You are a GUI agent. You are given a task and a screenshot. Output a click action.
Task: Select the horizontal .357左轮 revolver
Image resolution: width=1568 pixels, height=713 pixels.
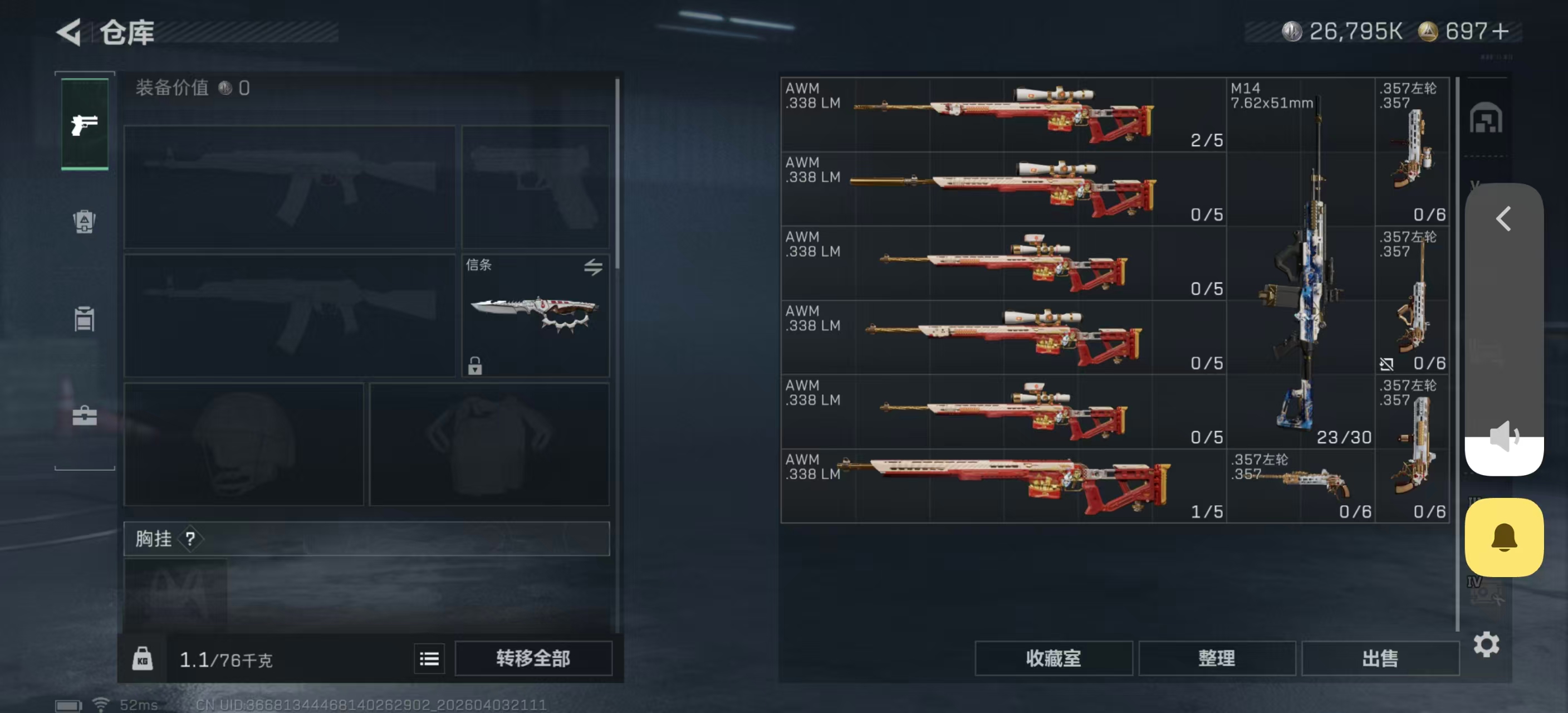tap(1300, 486)
